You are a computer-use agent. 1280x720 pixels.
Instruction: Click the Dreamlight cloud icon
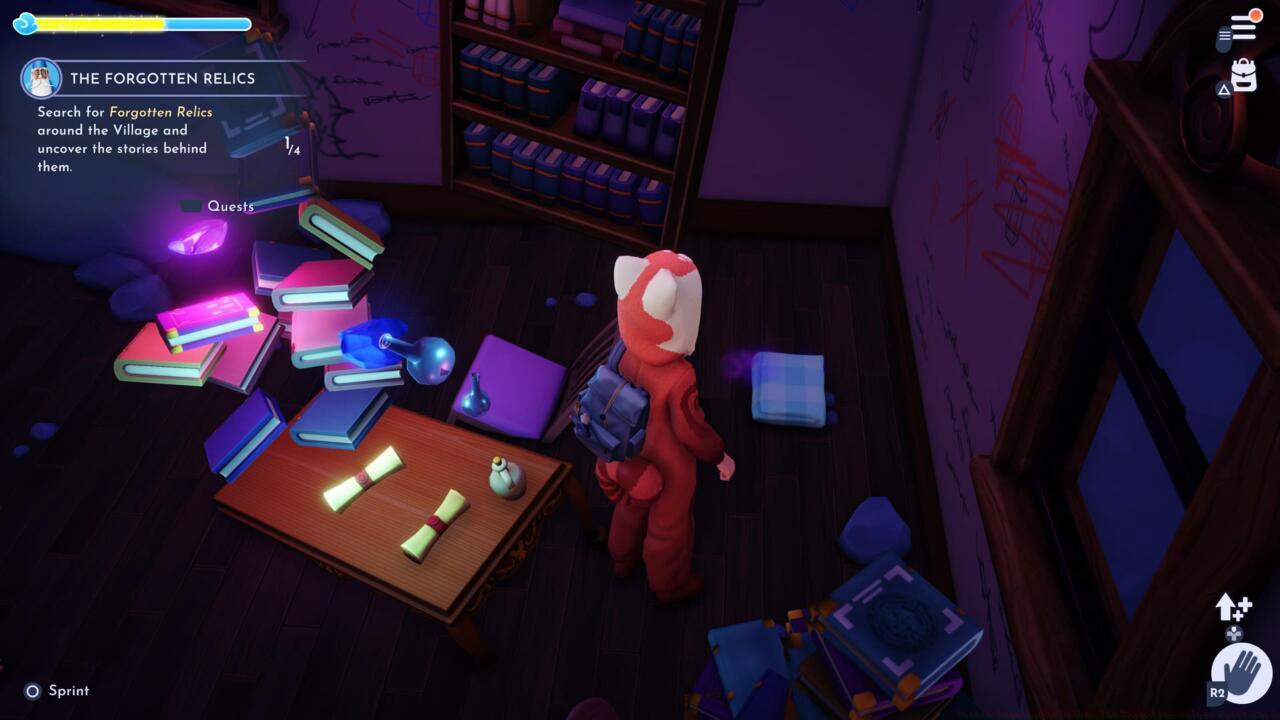point(25,22)
